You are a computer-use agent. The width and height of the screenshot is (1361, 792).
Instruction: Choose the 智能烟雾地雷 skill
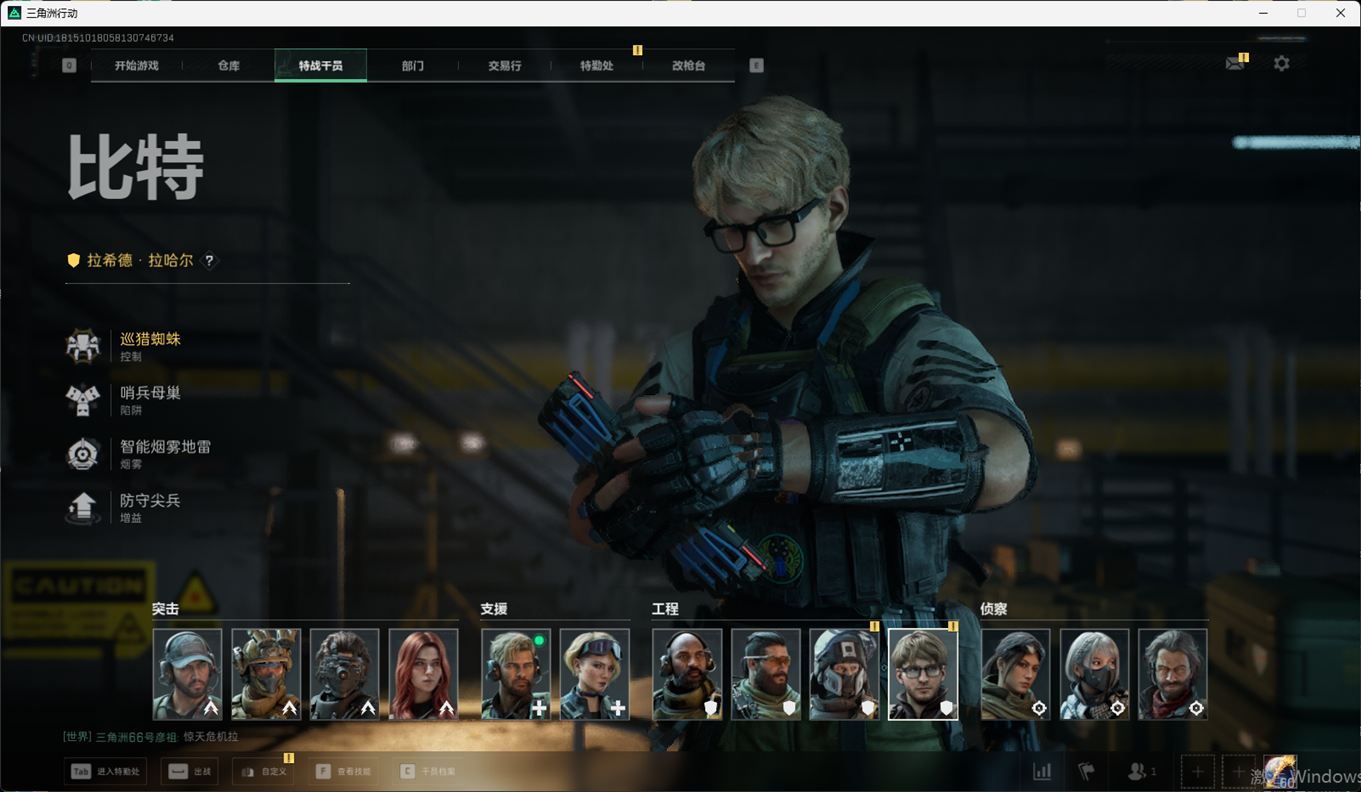click(164, 454)
